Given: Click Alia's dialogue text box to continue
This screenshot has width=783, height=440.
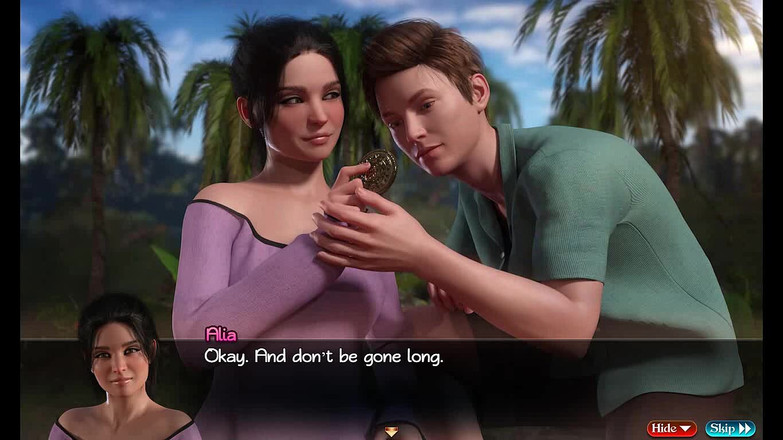Looking at the screenshot, I should pos(400,375).
